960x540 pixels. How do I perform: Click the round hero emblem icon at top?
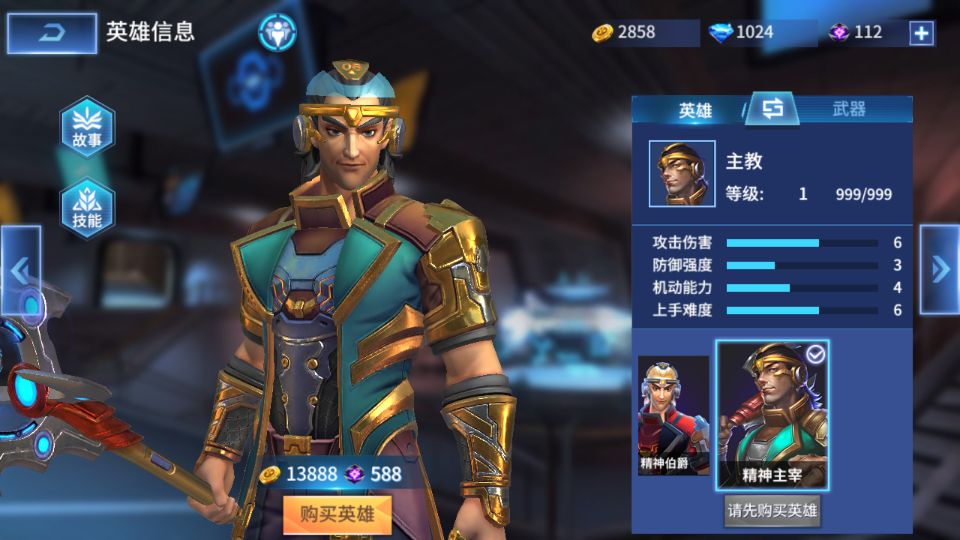[x=277, y=32]
